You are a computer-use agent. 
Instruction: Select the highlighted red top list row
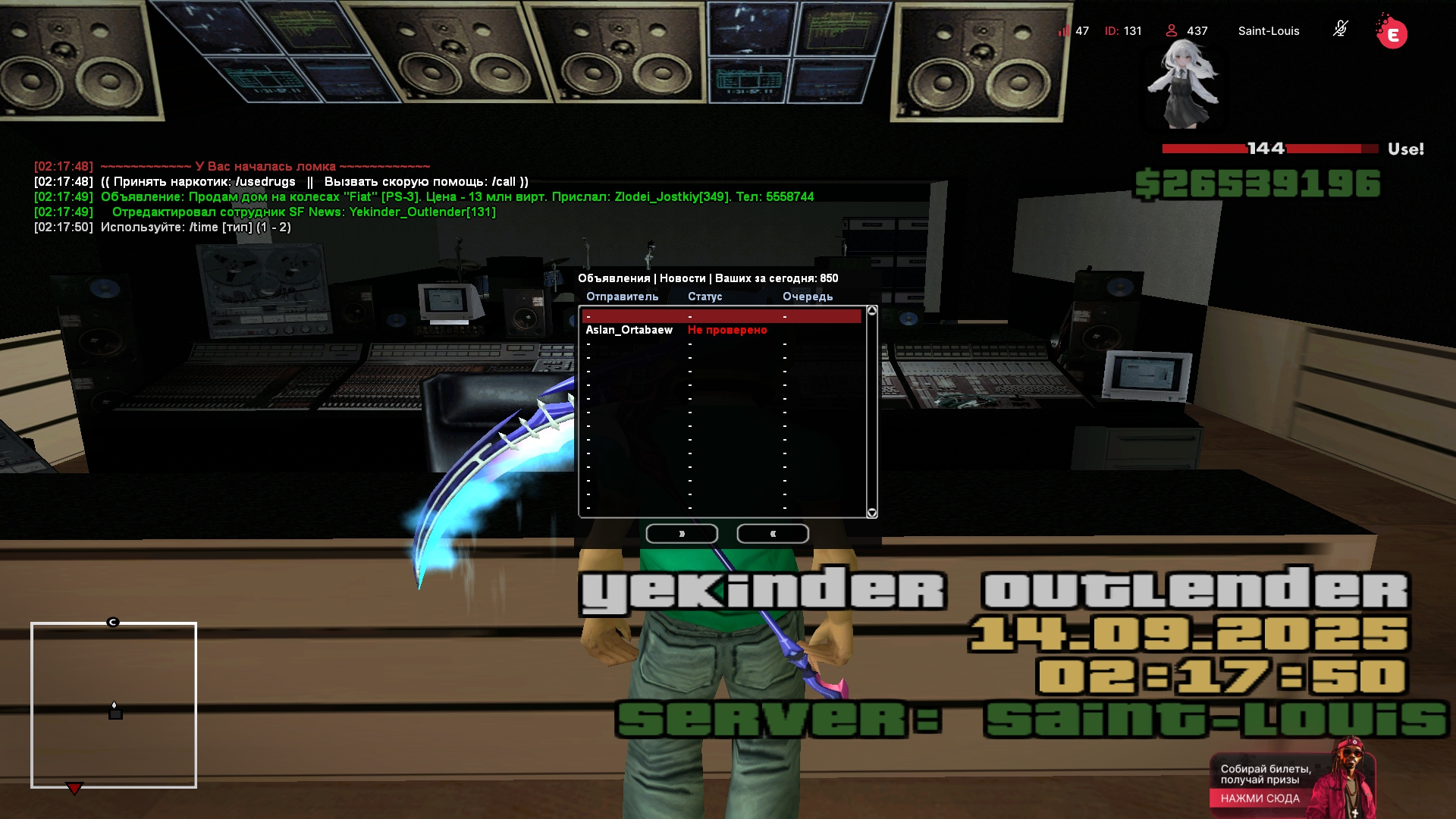click(721, 316)
